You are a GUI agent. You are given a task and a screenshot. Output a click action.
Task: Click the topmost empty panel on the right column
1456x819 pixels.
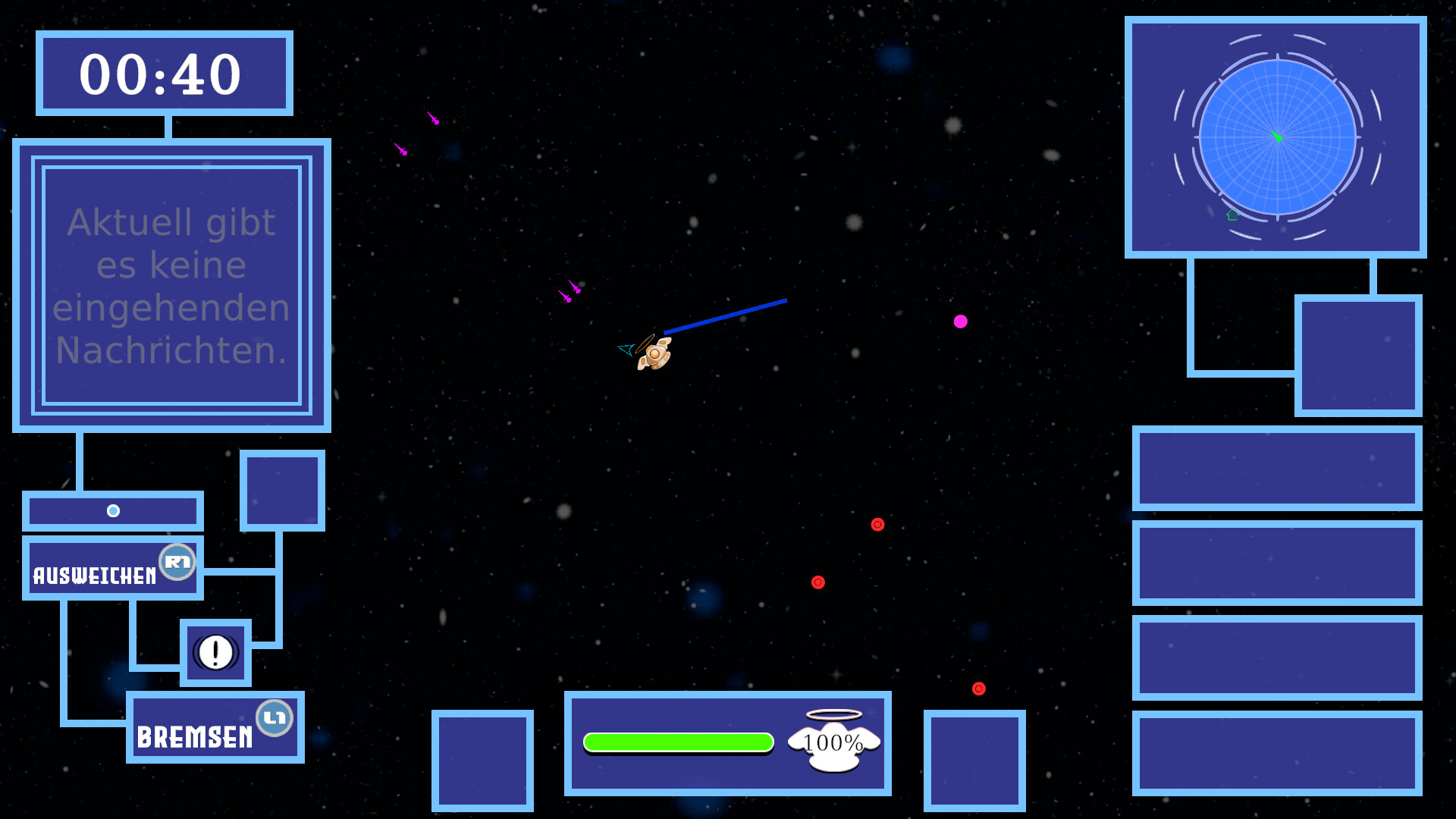coord(1360,356)
